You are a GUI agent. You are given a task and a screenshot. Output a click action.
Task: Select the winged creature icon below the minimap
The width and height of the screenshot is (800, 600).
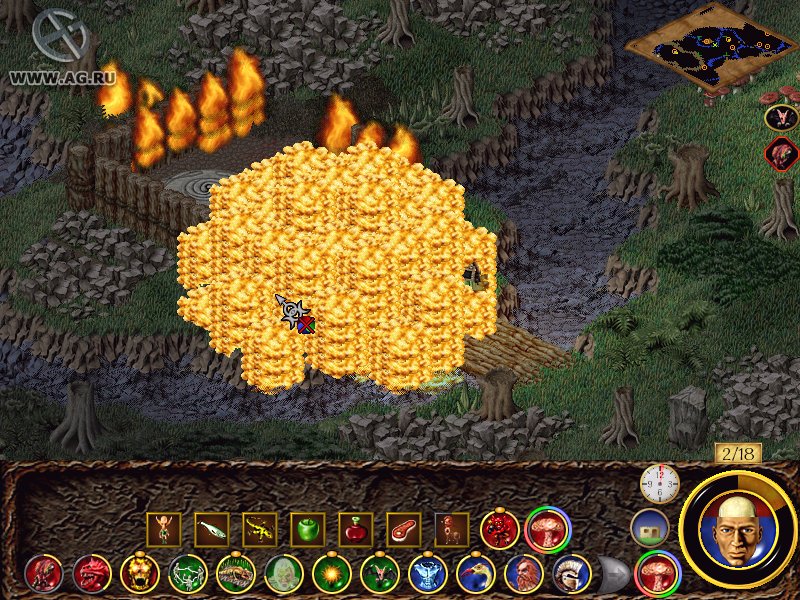point(781,118)
